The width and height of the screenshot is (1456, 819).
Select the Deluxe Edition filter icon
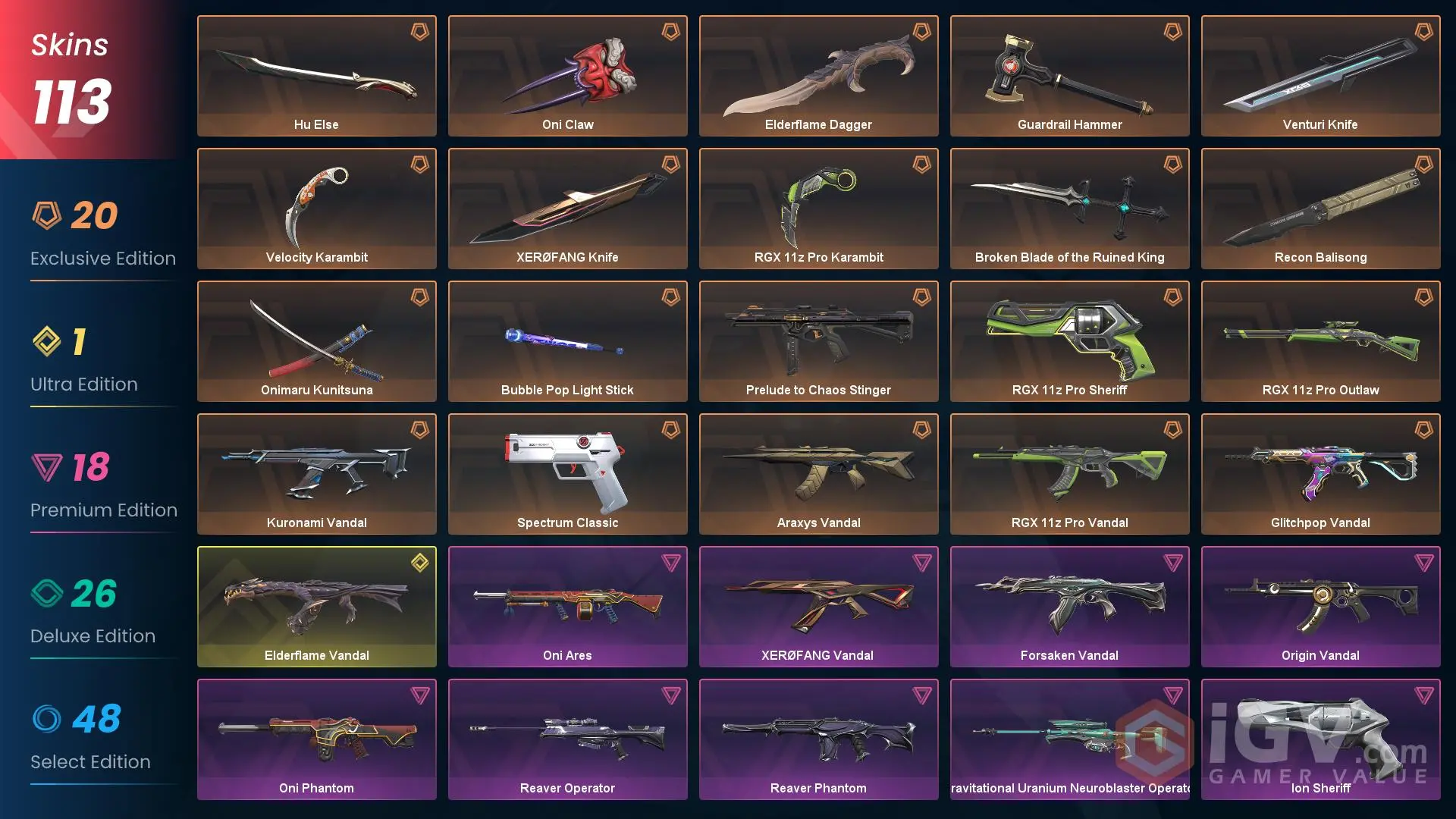[x=48, y=592]
